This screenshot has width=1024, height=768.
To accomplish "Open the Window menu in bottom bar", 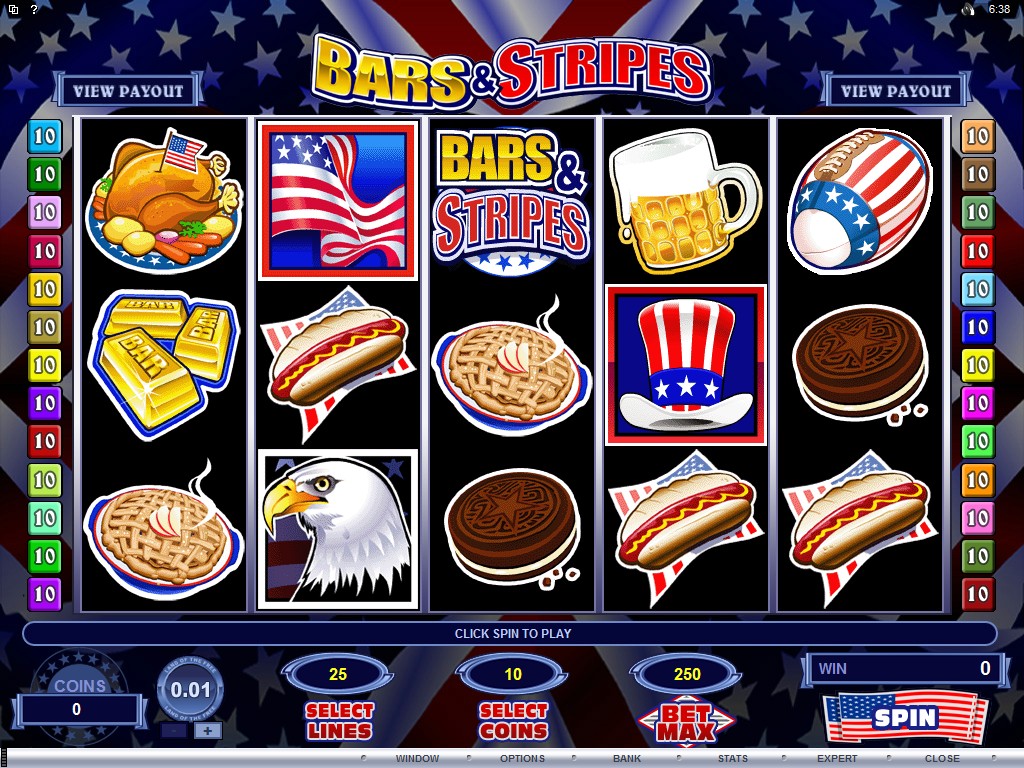I will coord(417,759).
